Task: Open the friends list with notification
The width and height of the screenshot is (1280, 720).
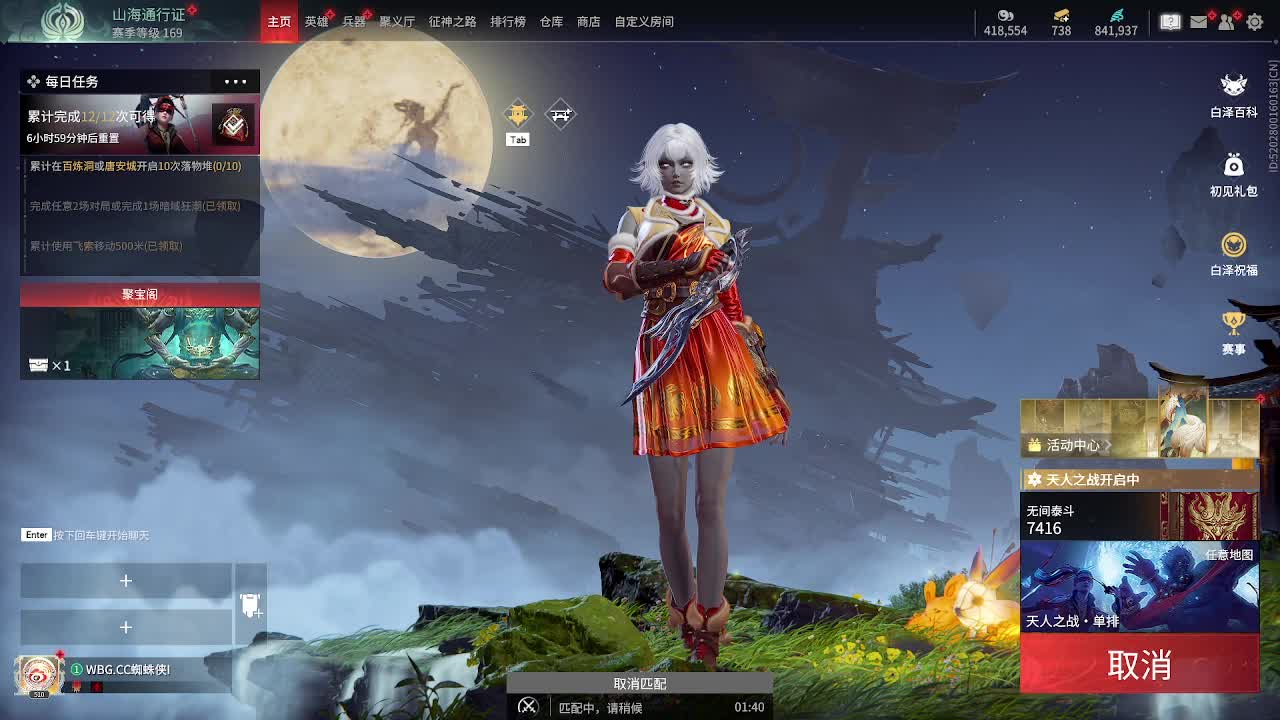Action: pyautogui.click(x=1226, y=20)
